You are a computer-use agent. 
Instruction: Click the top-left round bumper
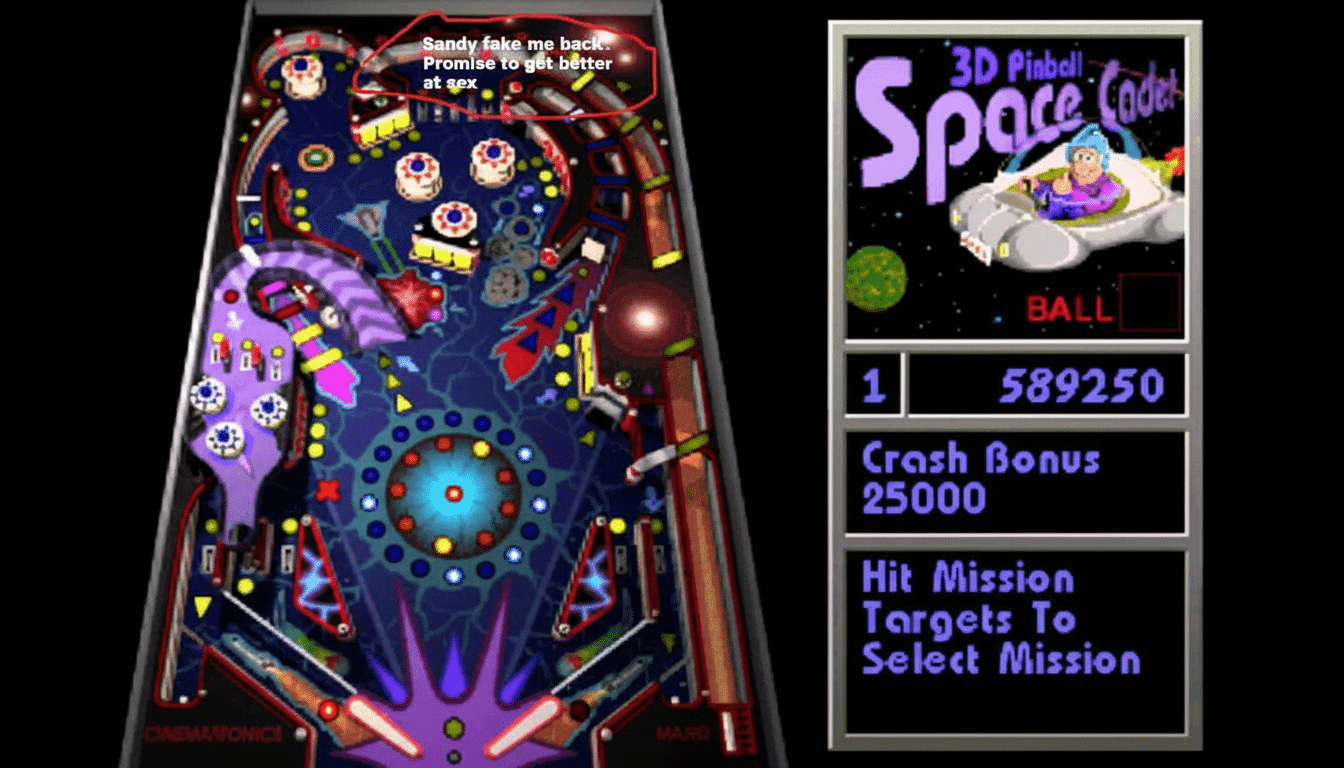pos(299,65)
